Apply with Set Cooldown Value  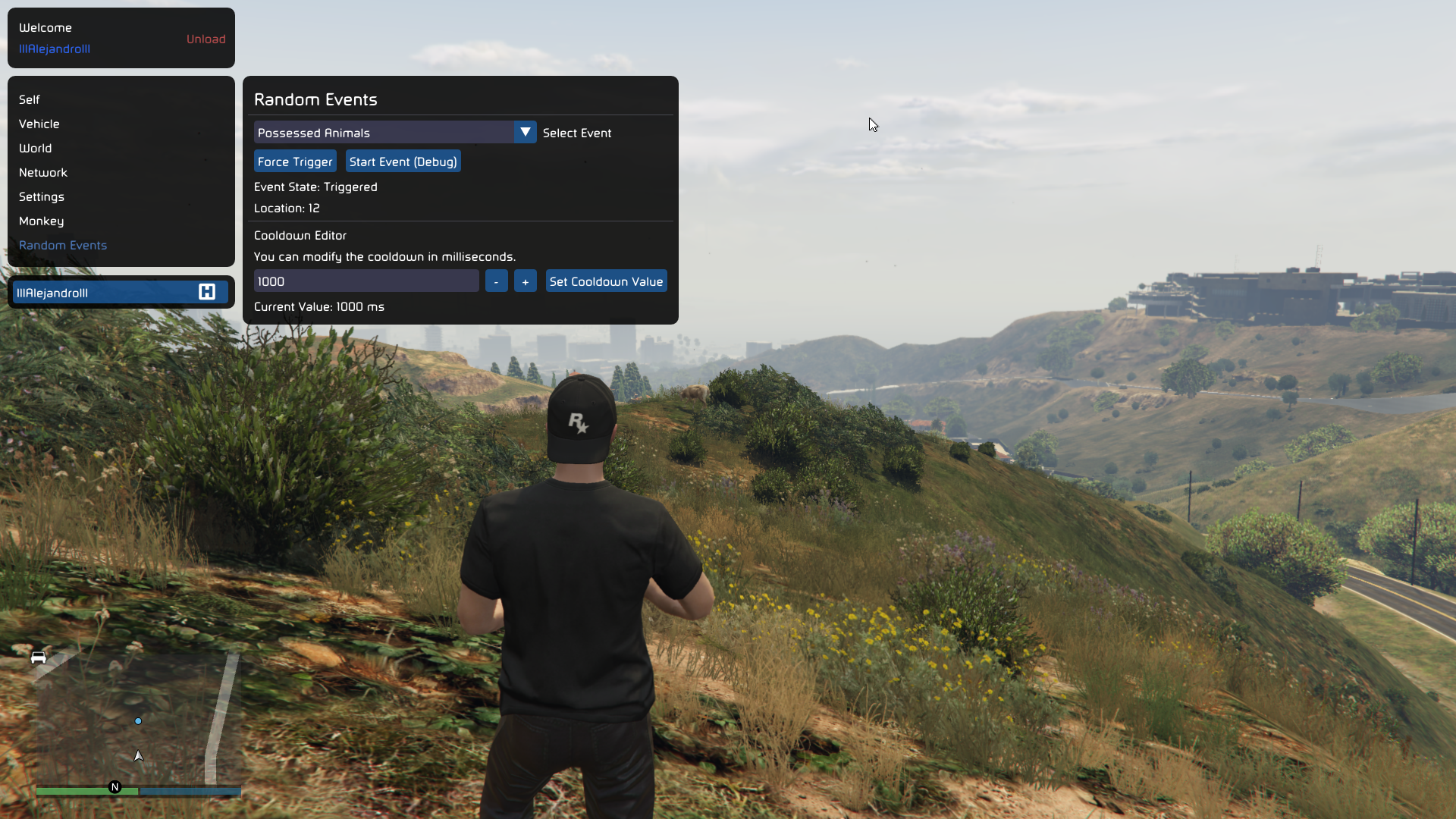coord(606,281)
